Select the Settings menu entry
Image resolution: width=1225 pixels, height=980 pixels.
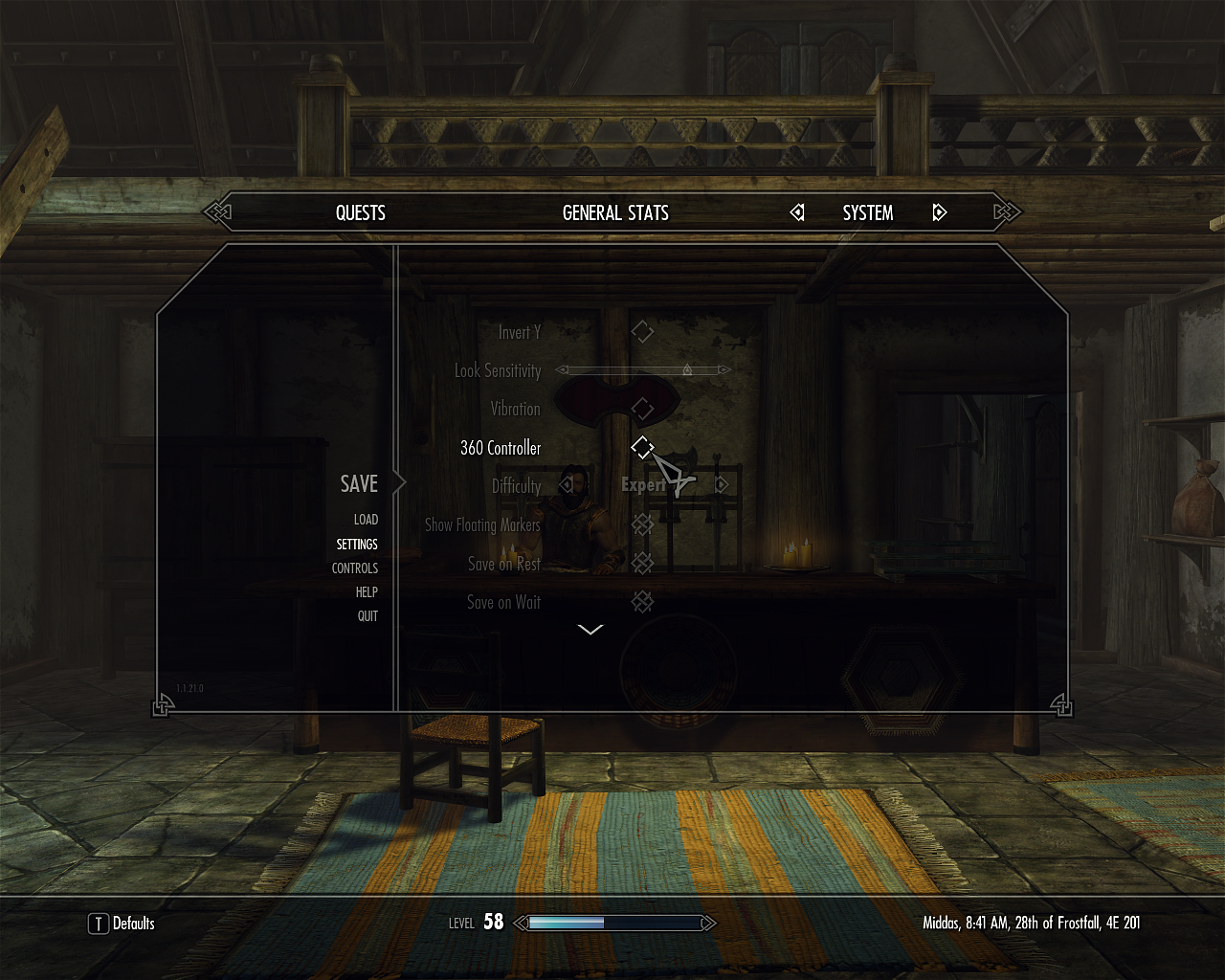[x=357, y=545]
